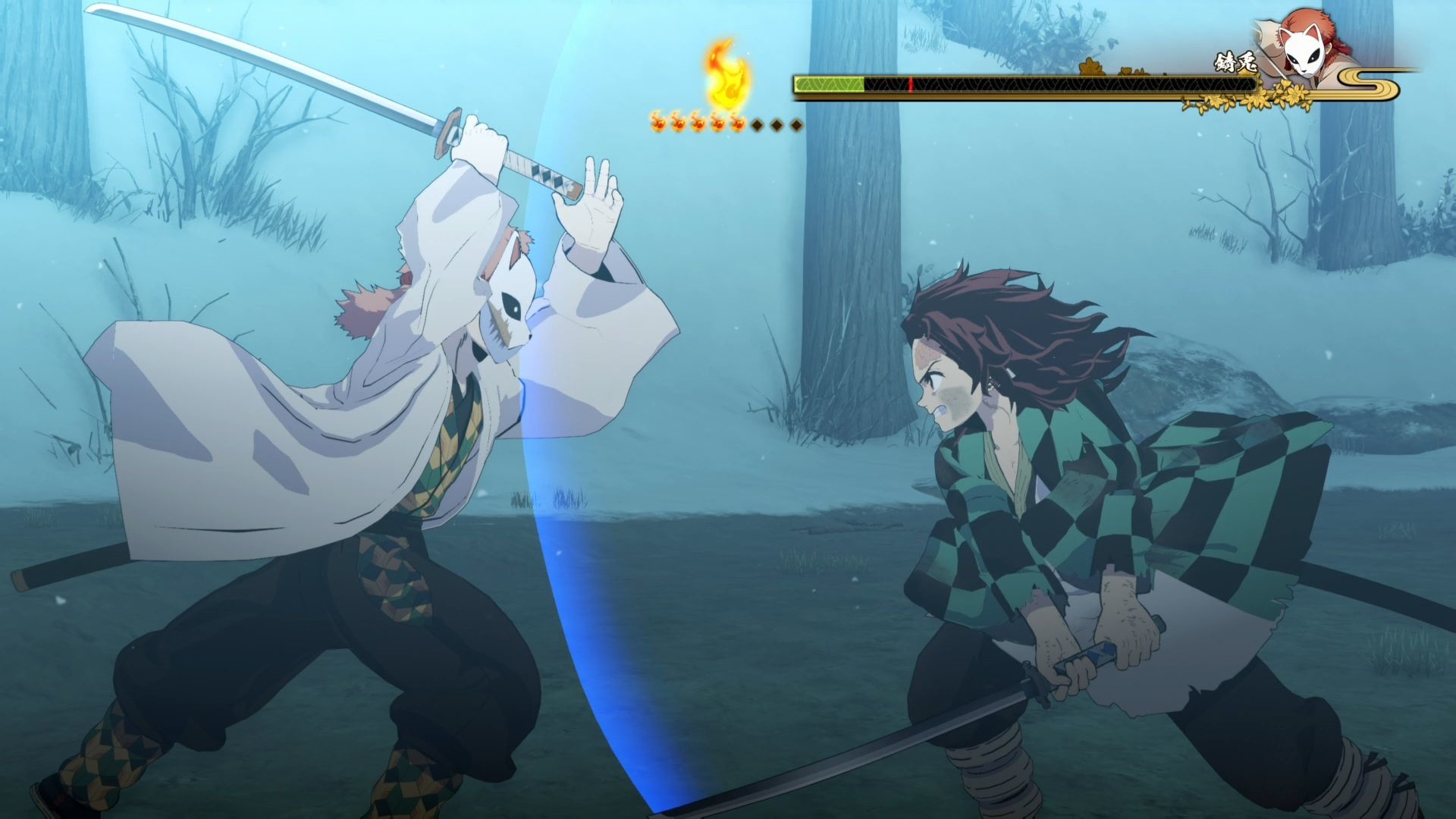Click the green portion of the health gauge
The width and height of the screenshot is (1456, 819).
pyautogui.click(x=827, y=83)
